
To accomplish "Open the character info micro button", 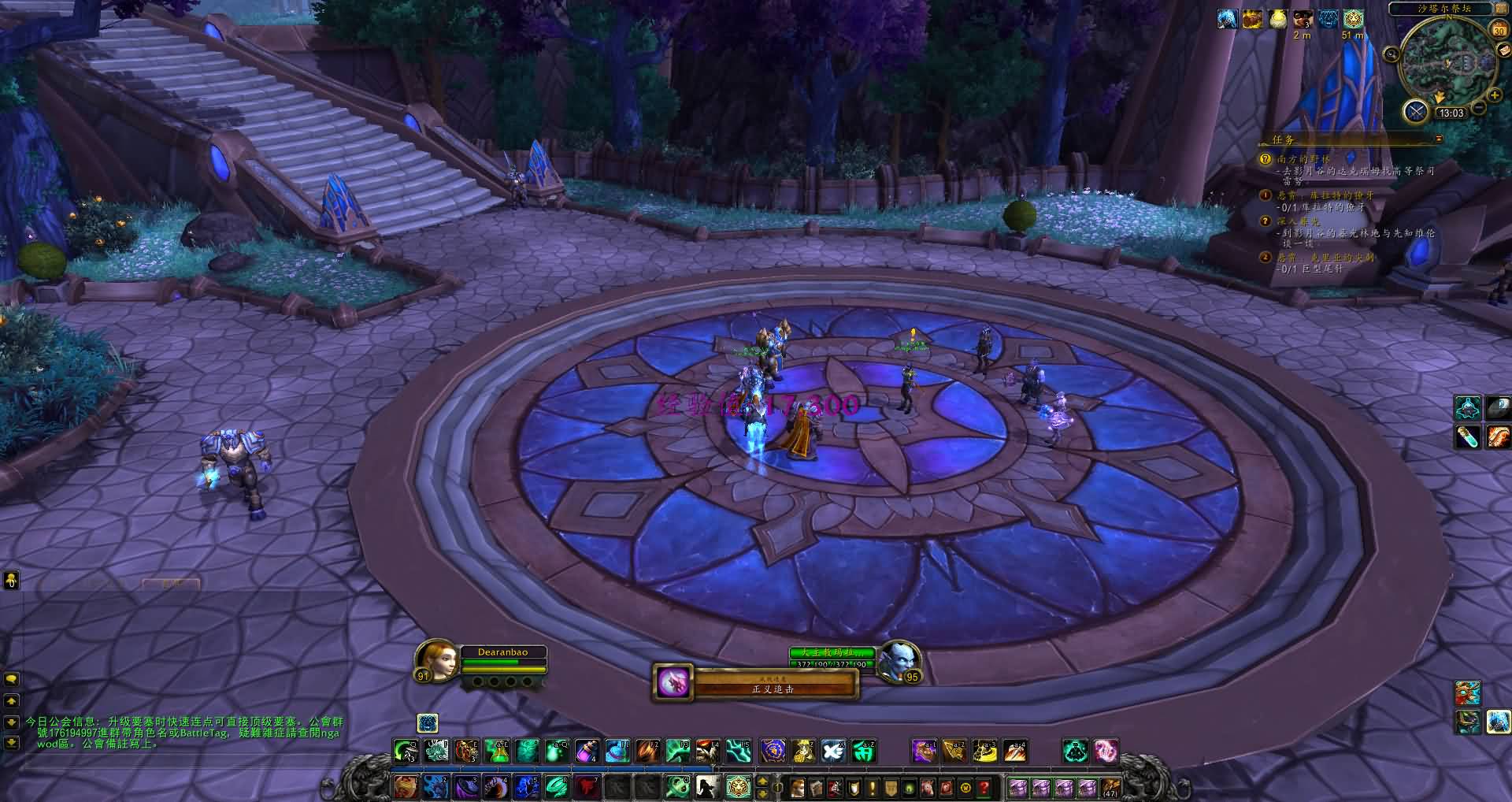I will (x=797, y=786).
